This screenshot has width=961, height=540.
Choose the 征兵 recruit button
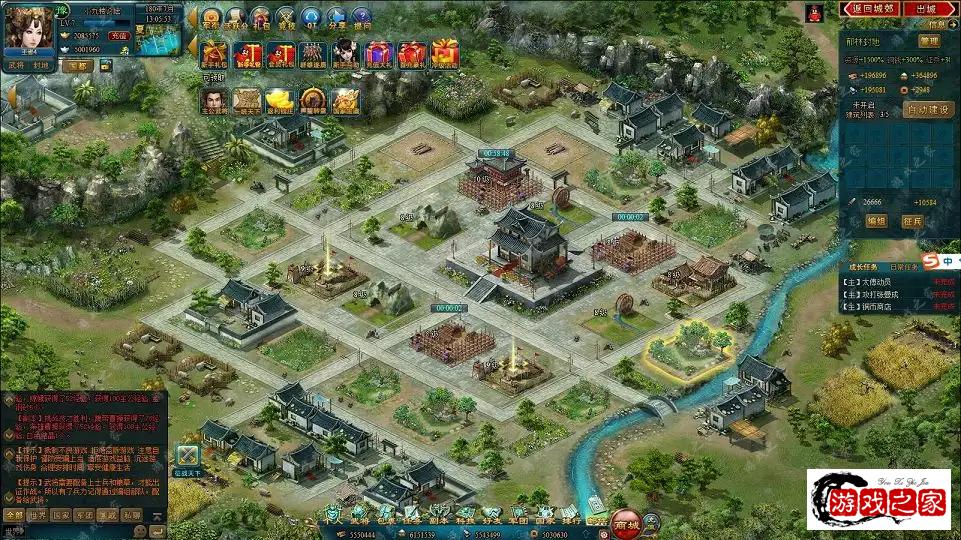coord(911,221)
